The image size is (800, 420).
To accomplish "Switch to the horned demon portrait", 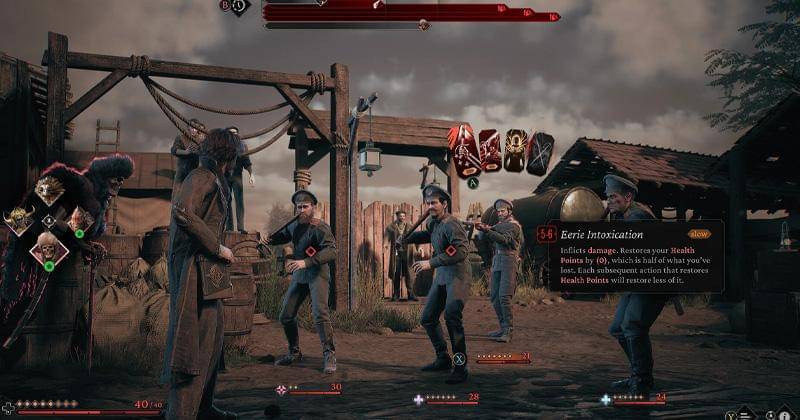I will coord(19,220).
